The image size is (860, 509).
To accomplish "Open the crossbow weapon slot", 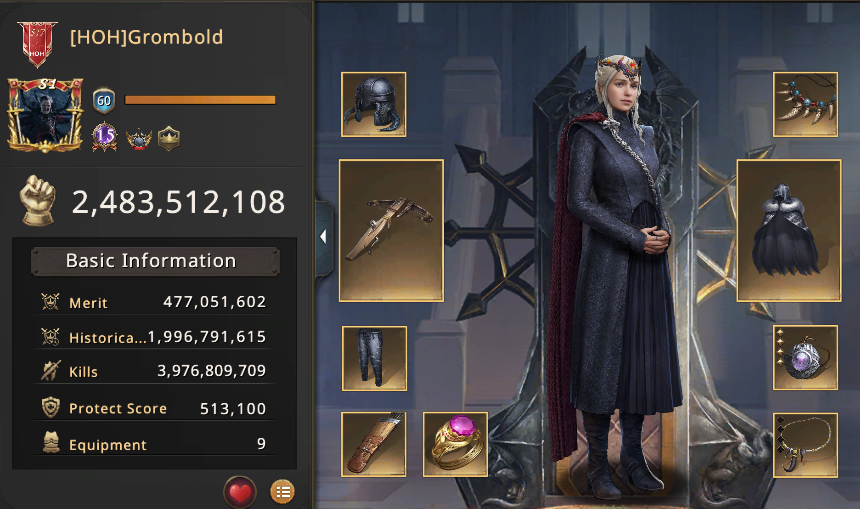I will coord(391,230).
